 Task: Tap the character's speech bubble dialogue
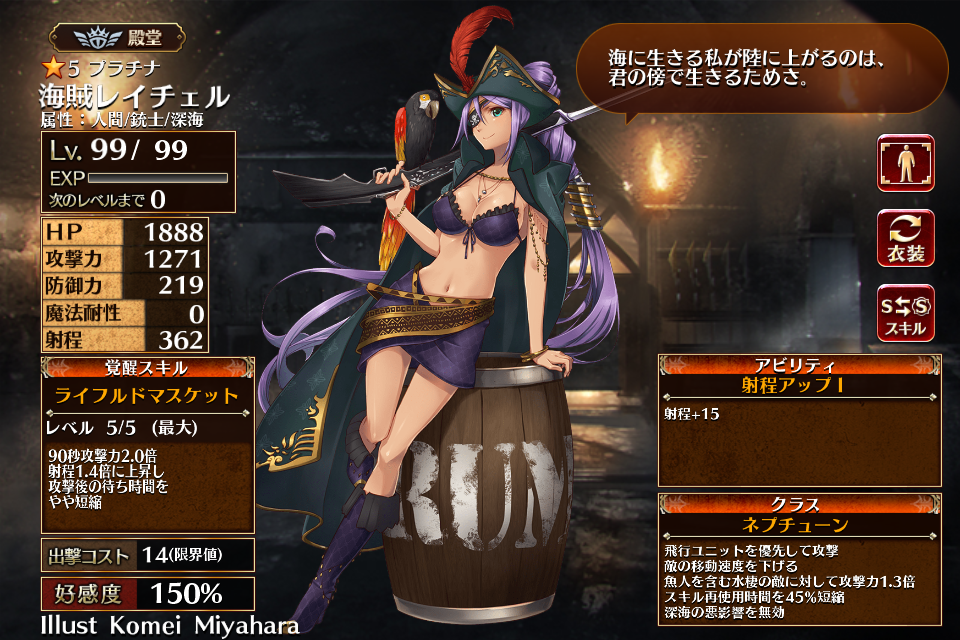[x=760, y=68]
